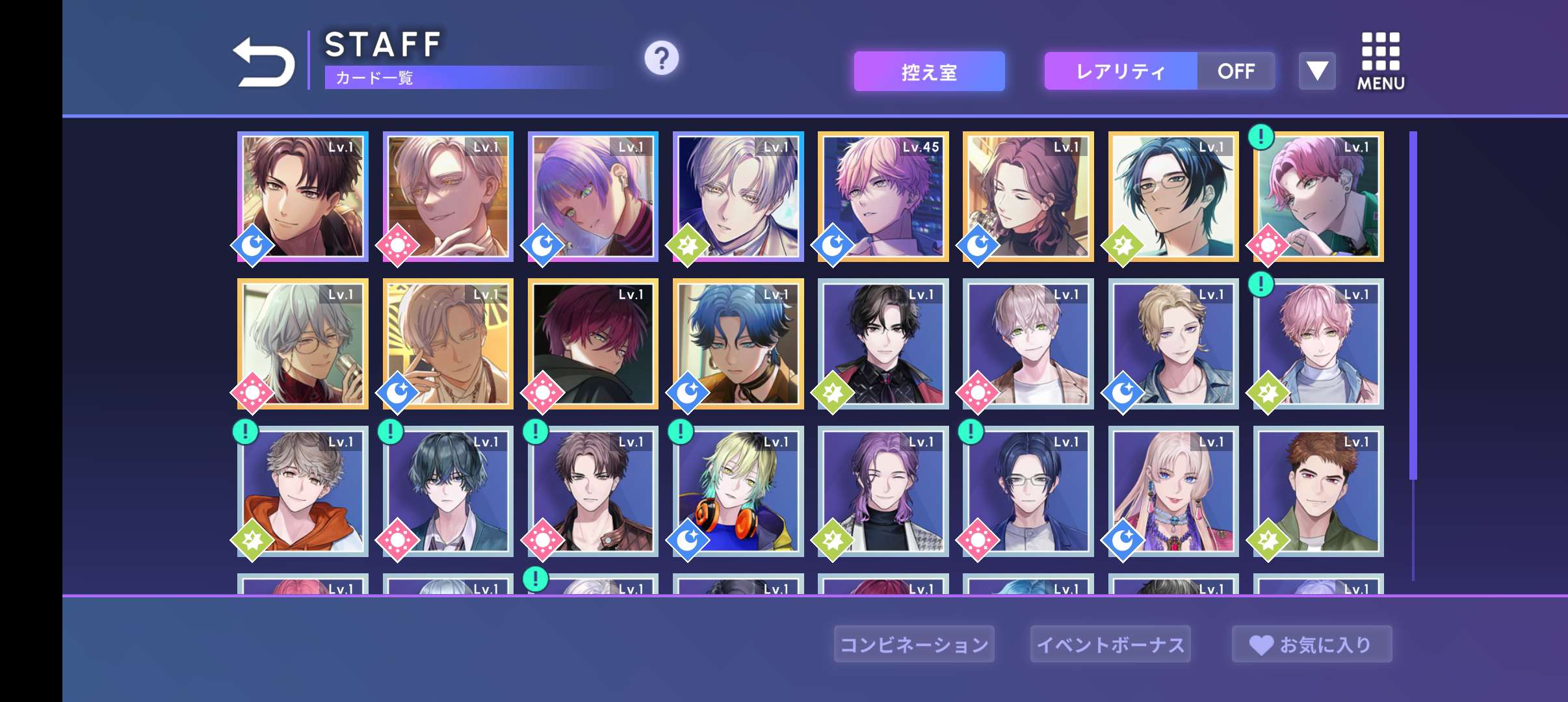
Task: Click the card list scrollbar
Action: (1413, 305)
